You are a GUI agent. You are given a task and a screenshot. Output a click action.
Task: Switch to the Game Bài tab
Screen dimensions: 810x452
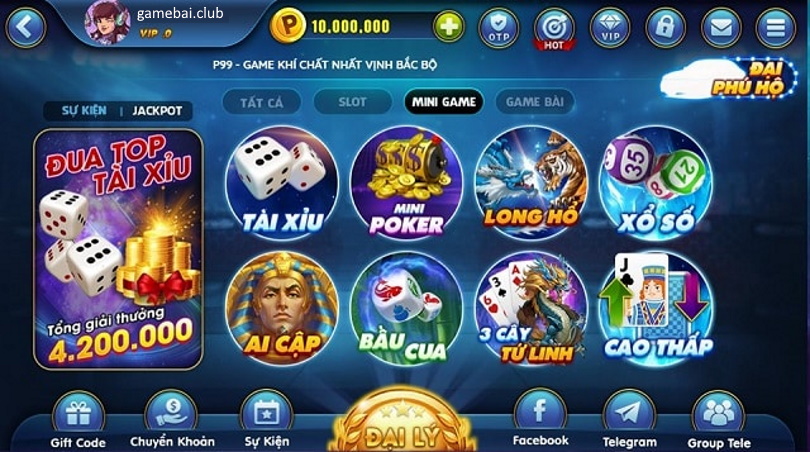click(x=535, y=102)
